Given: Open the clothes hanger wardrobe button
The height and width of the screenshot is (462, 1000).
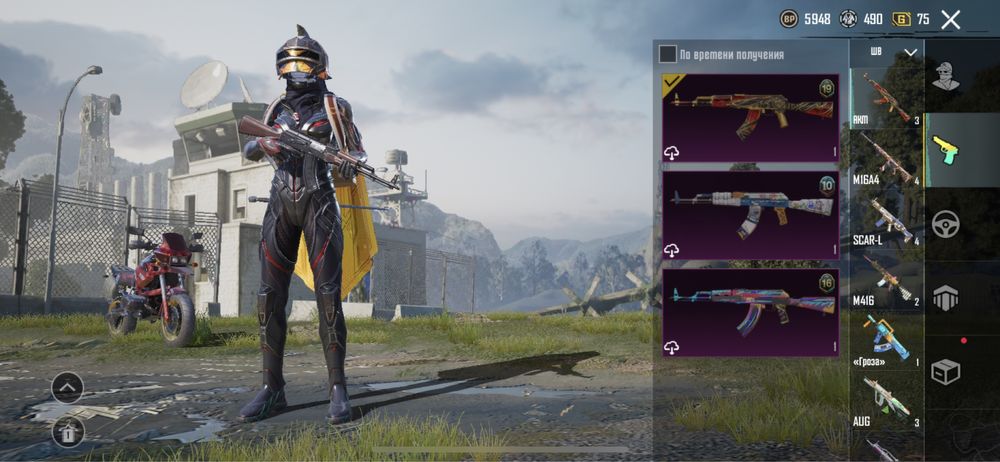Looking at the screenshot, I should pos(67,431).
